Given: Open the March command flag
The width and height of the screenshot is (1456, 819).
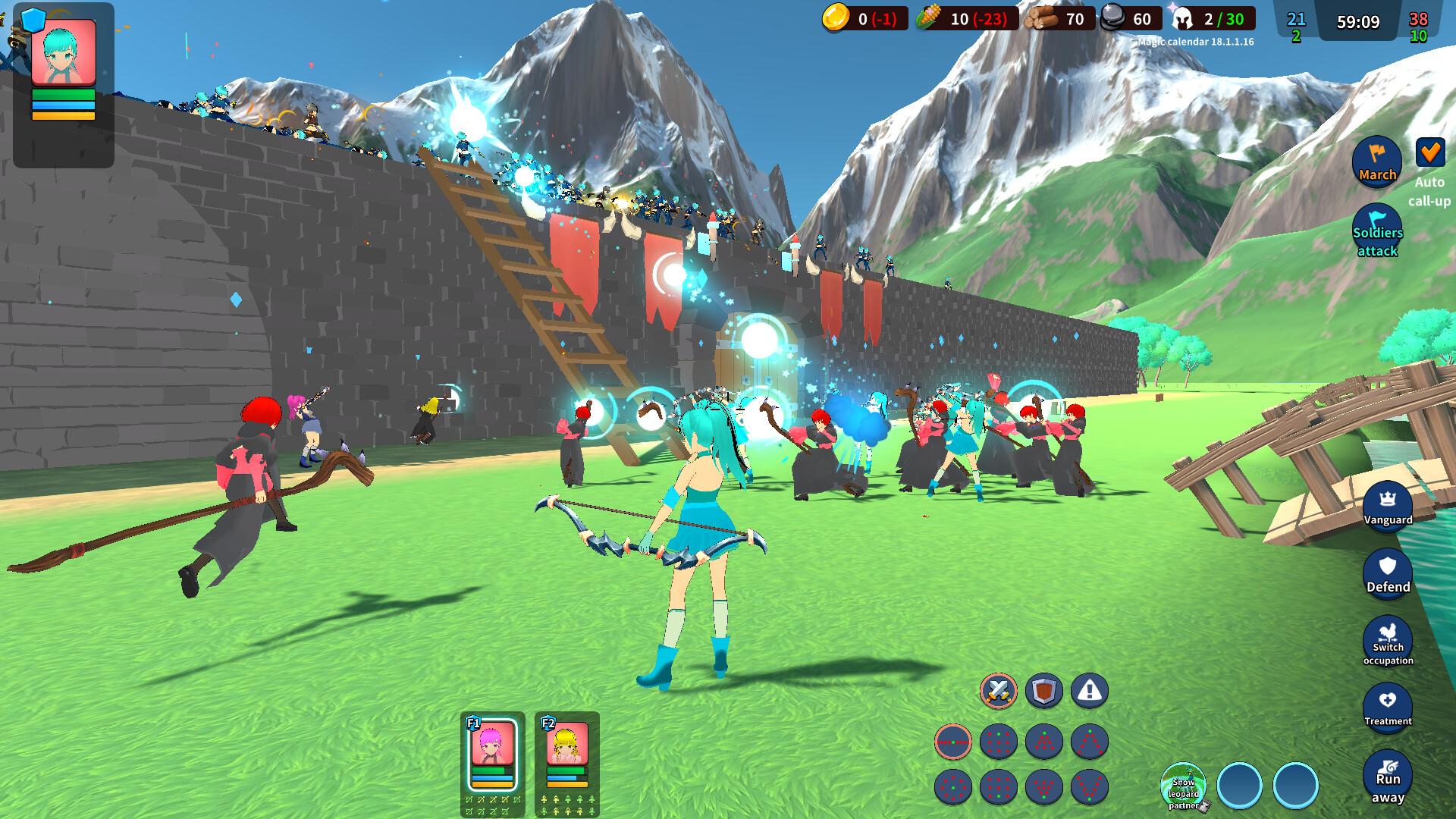Looking at the screenshot, I should pos(1377,162).
